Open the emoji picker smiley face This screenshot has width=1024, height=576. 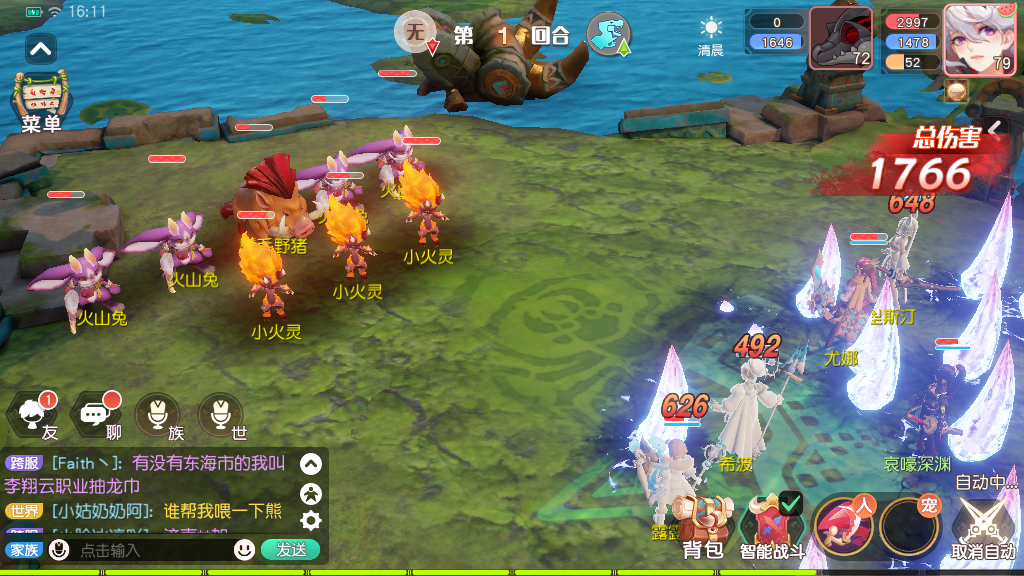coord(244,549)
